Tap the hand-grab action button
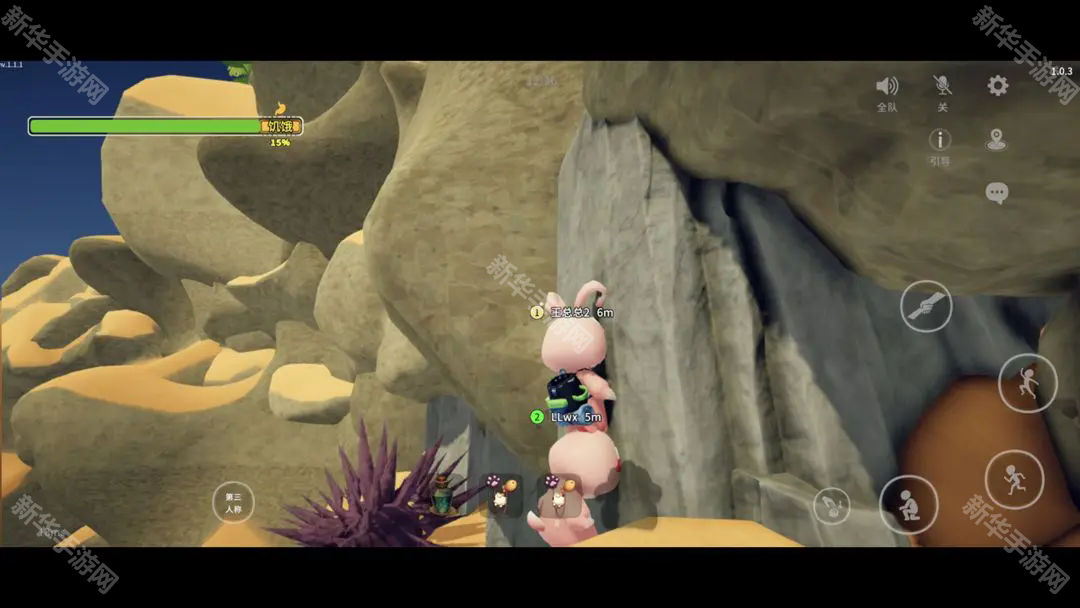Image resolution: width=1080 pixels, height=608 pixels. [926, 306]
